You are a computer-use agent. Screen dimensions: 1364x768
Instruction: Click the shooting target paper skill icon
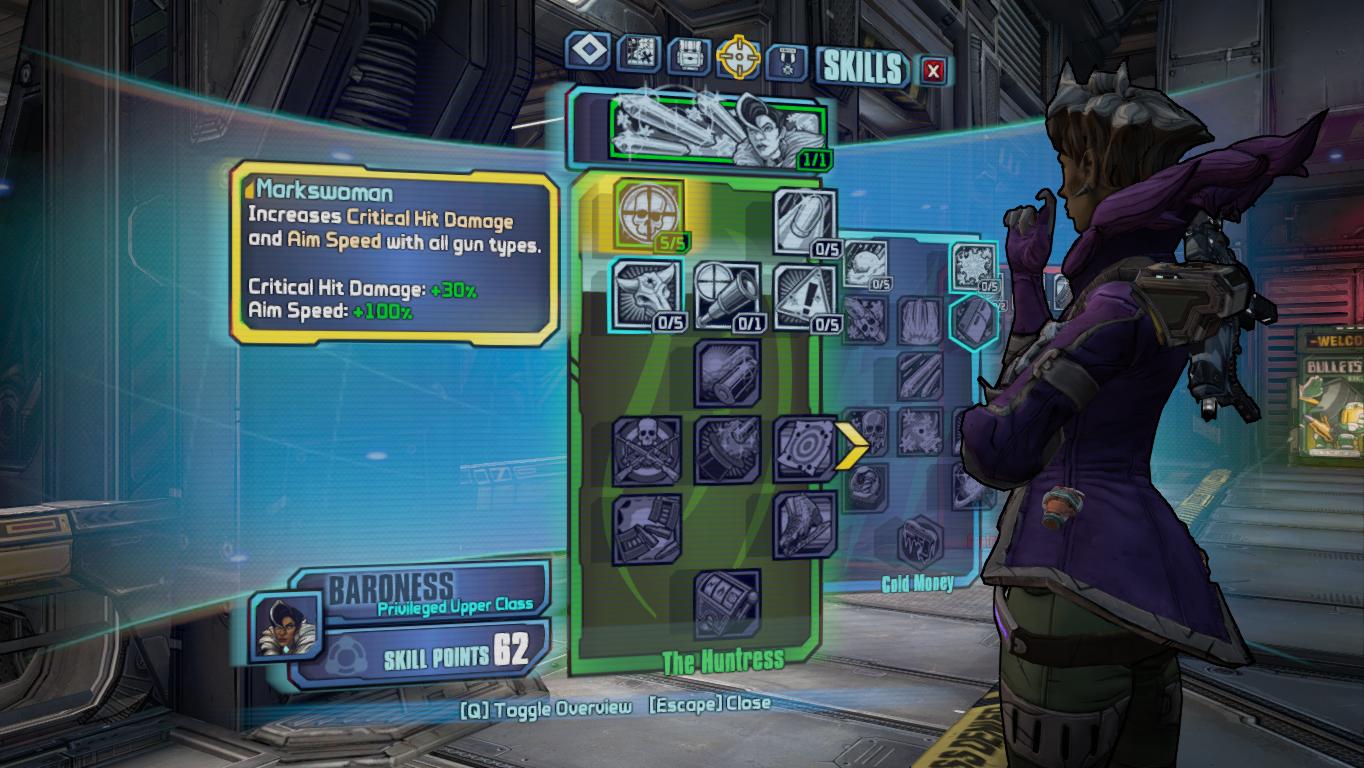coord(805,448)
